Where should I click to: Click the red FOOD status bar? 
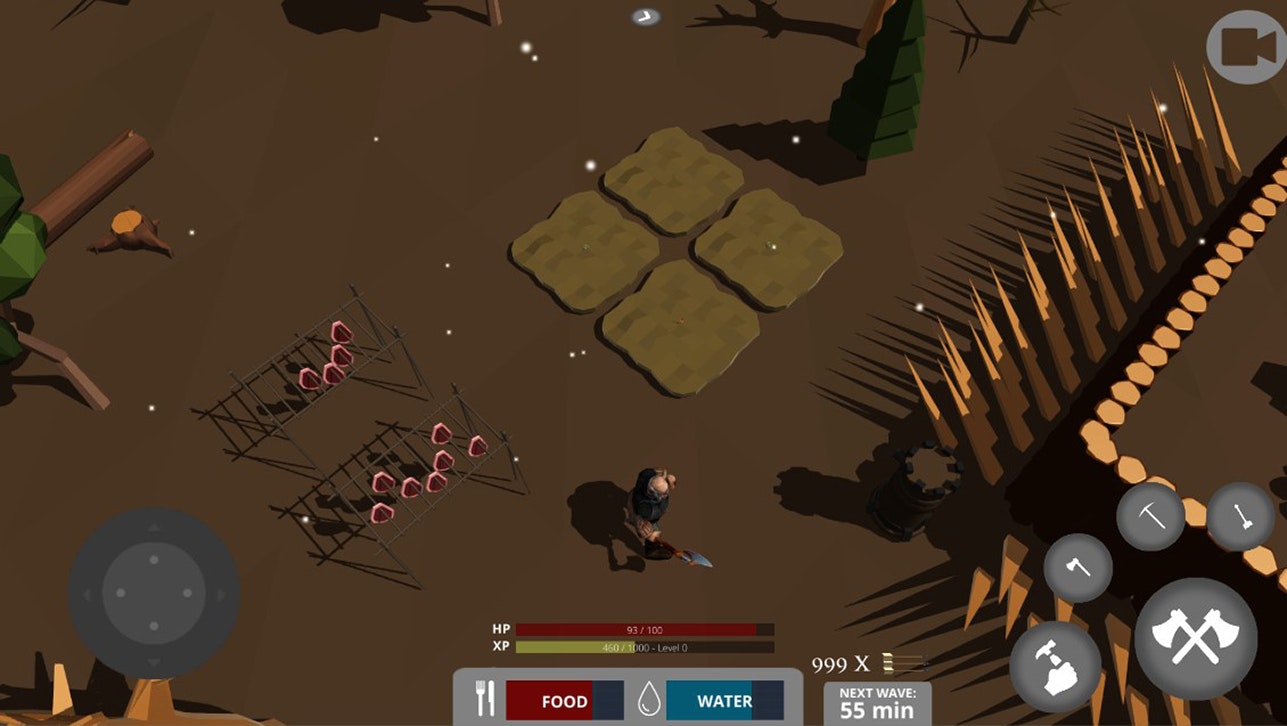(x=563, y=701)
